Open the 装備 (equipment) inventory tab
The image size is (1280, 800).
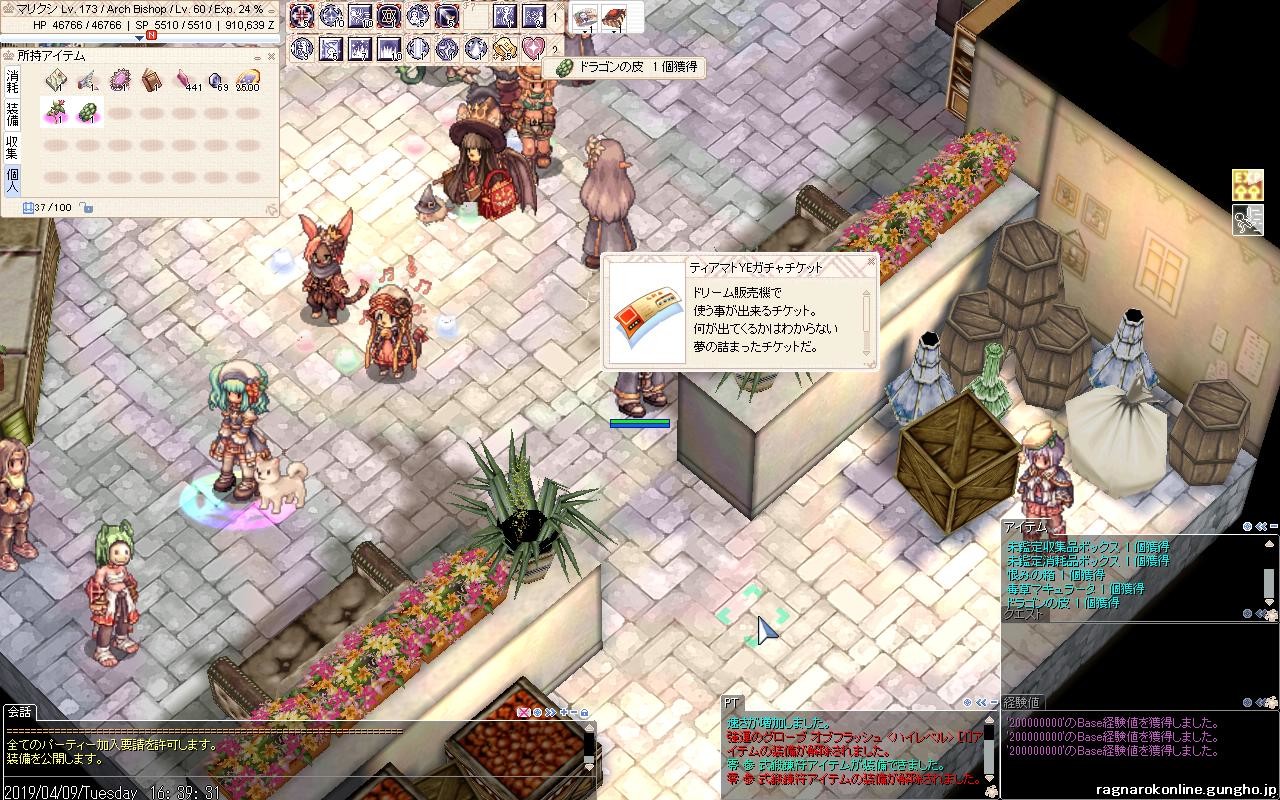pyautogui.click(x=12, y=114)
